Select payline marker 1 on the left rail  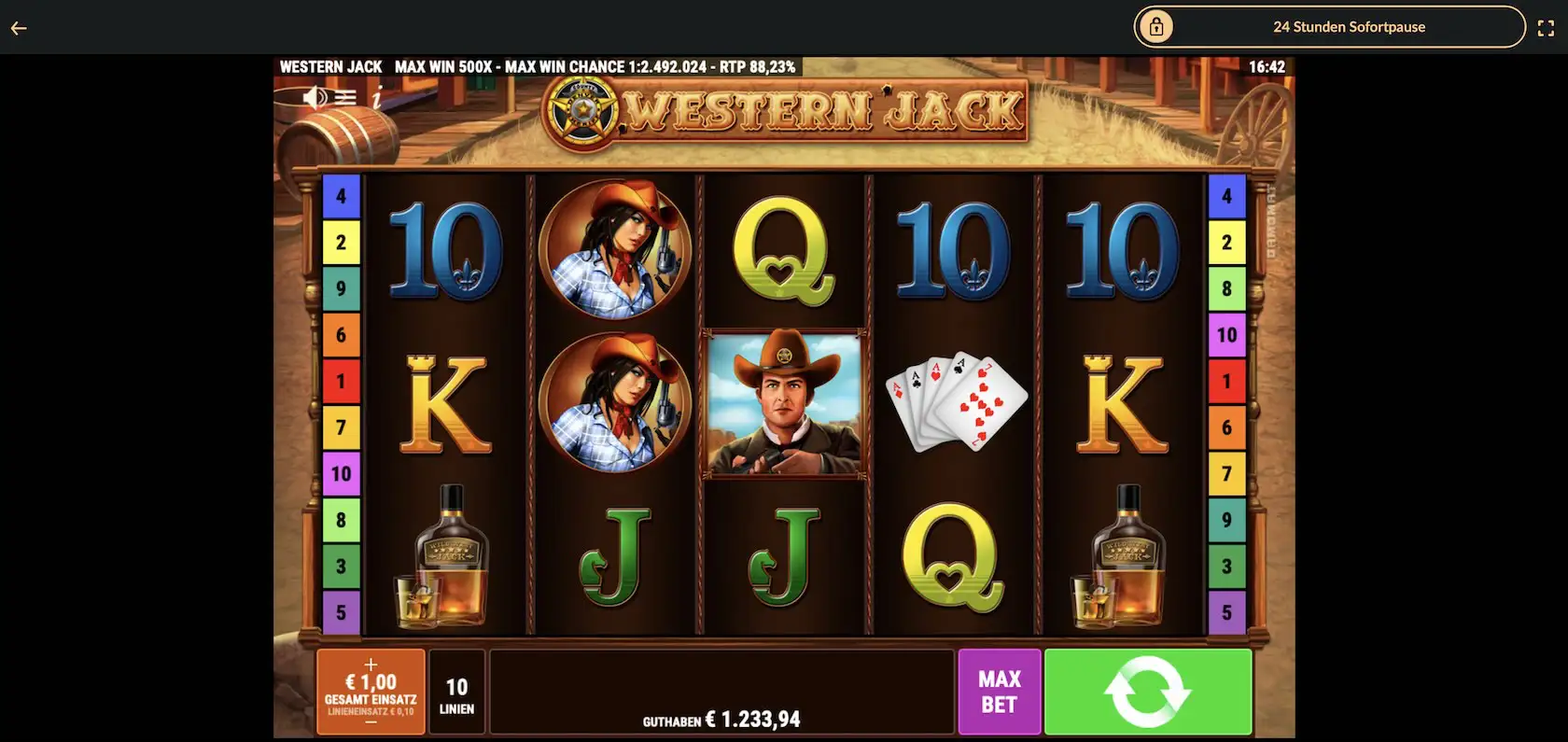click(343, 382)
